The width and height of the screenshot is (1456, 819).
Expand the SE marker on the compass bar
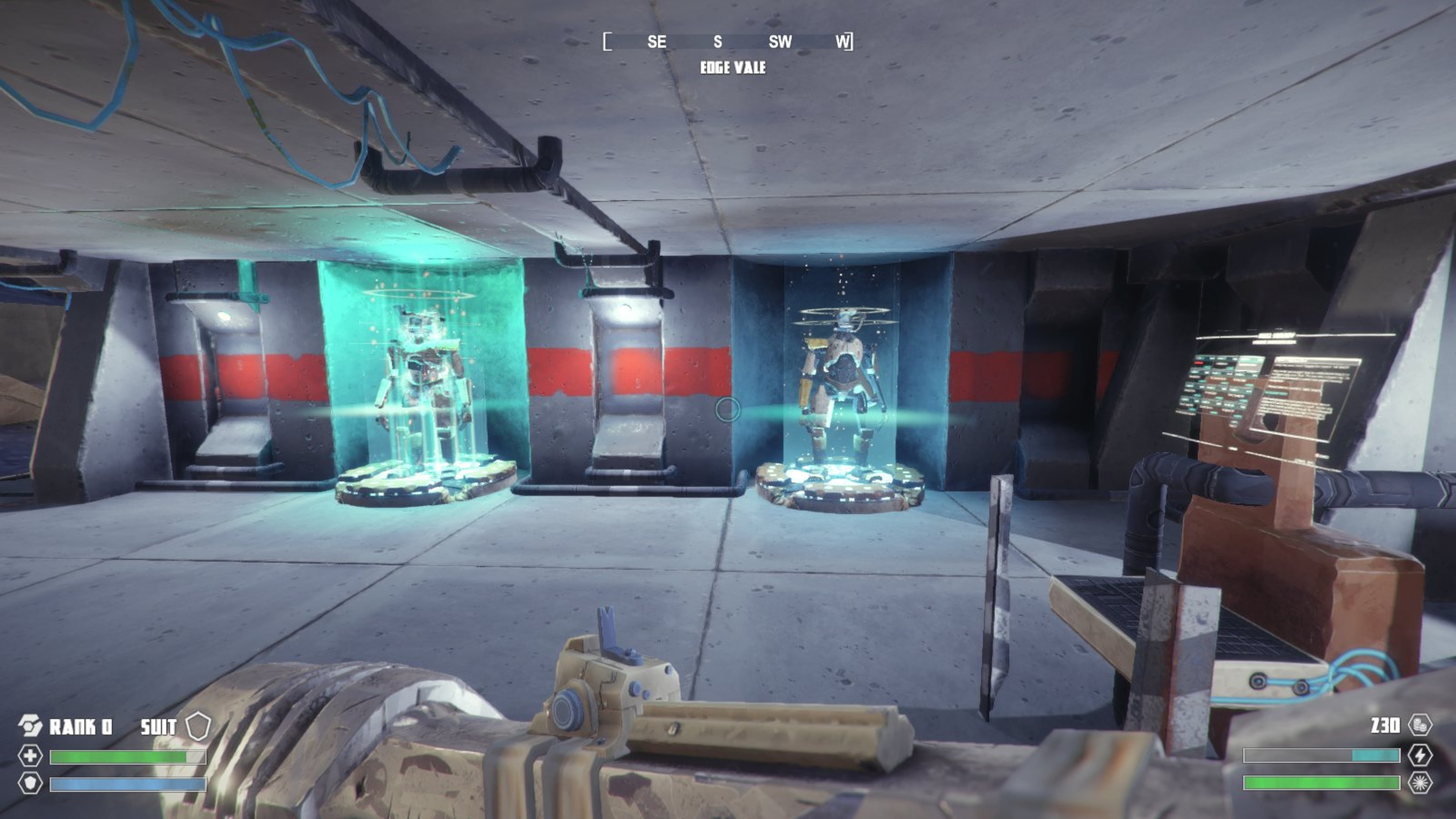657,41
